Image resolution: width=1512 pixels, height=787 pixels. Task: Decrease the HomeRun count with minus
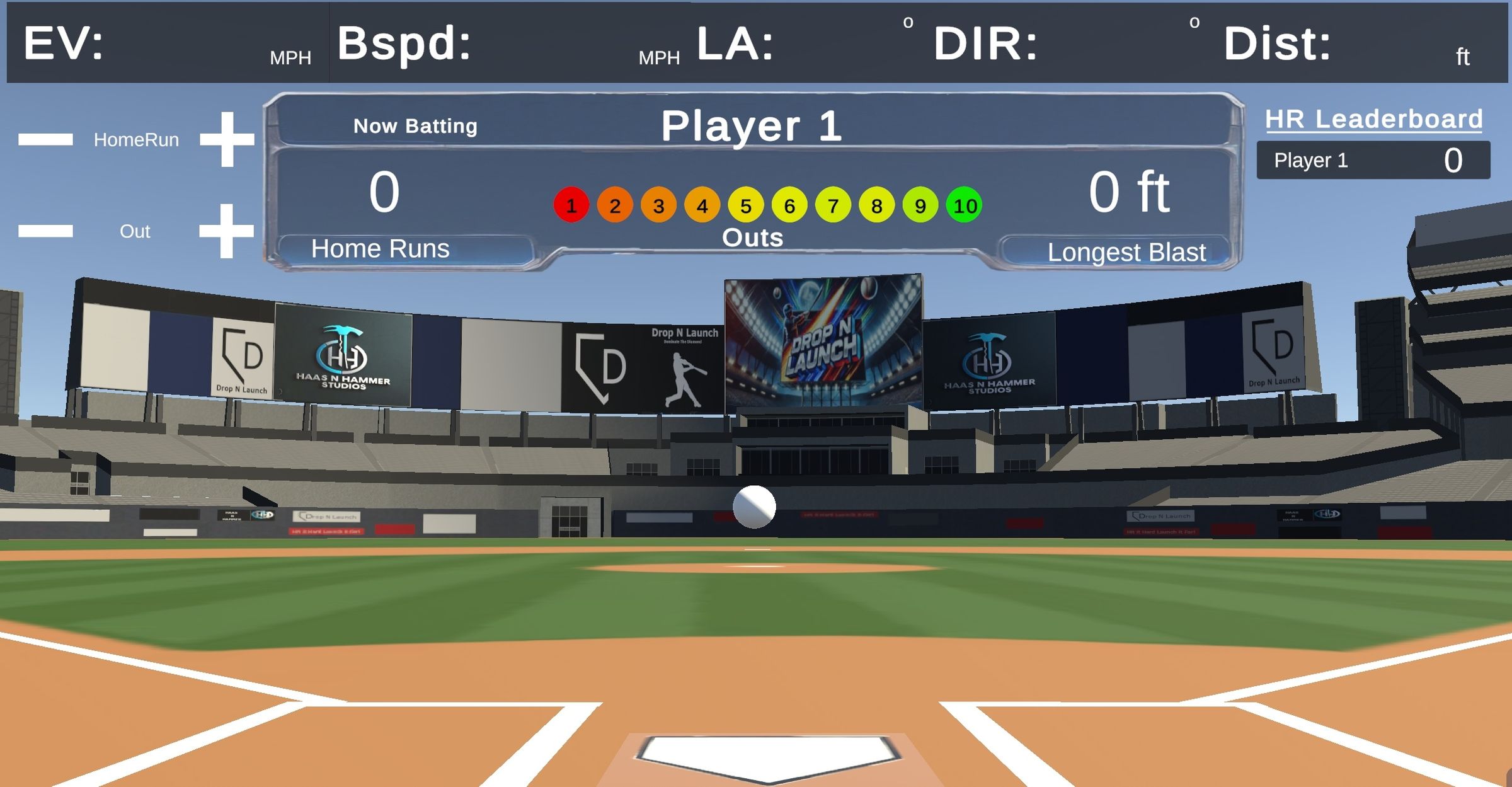point(45,139)
